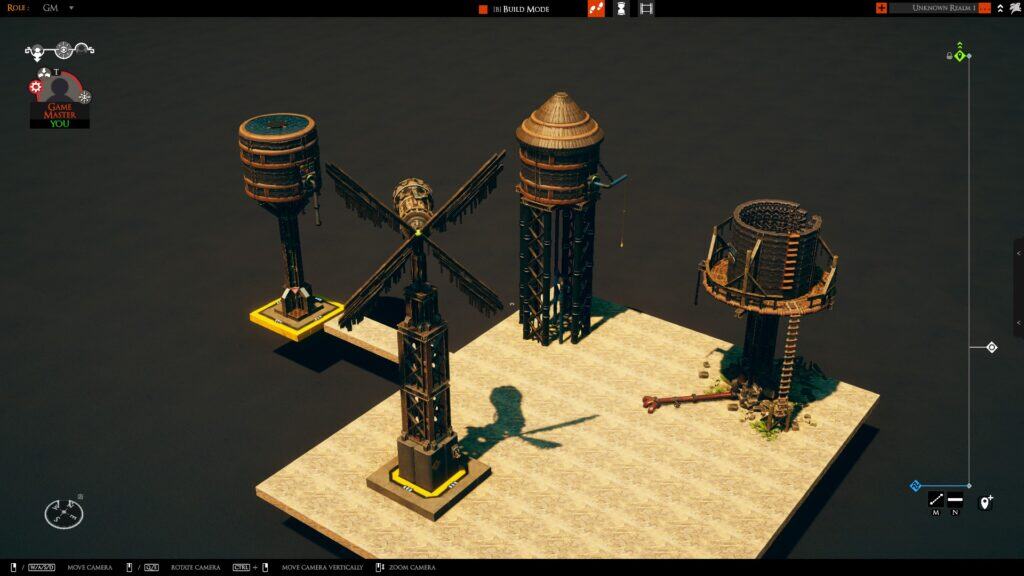Click the blue diamond base-level marker
This screenshot has width=1024, height=576.
tap(915, 486)
